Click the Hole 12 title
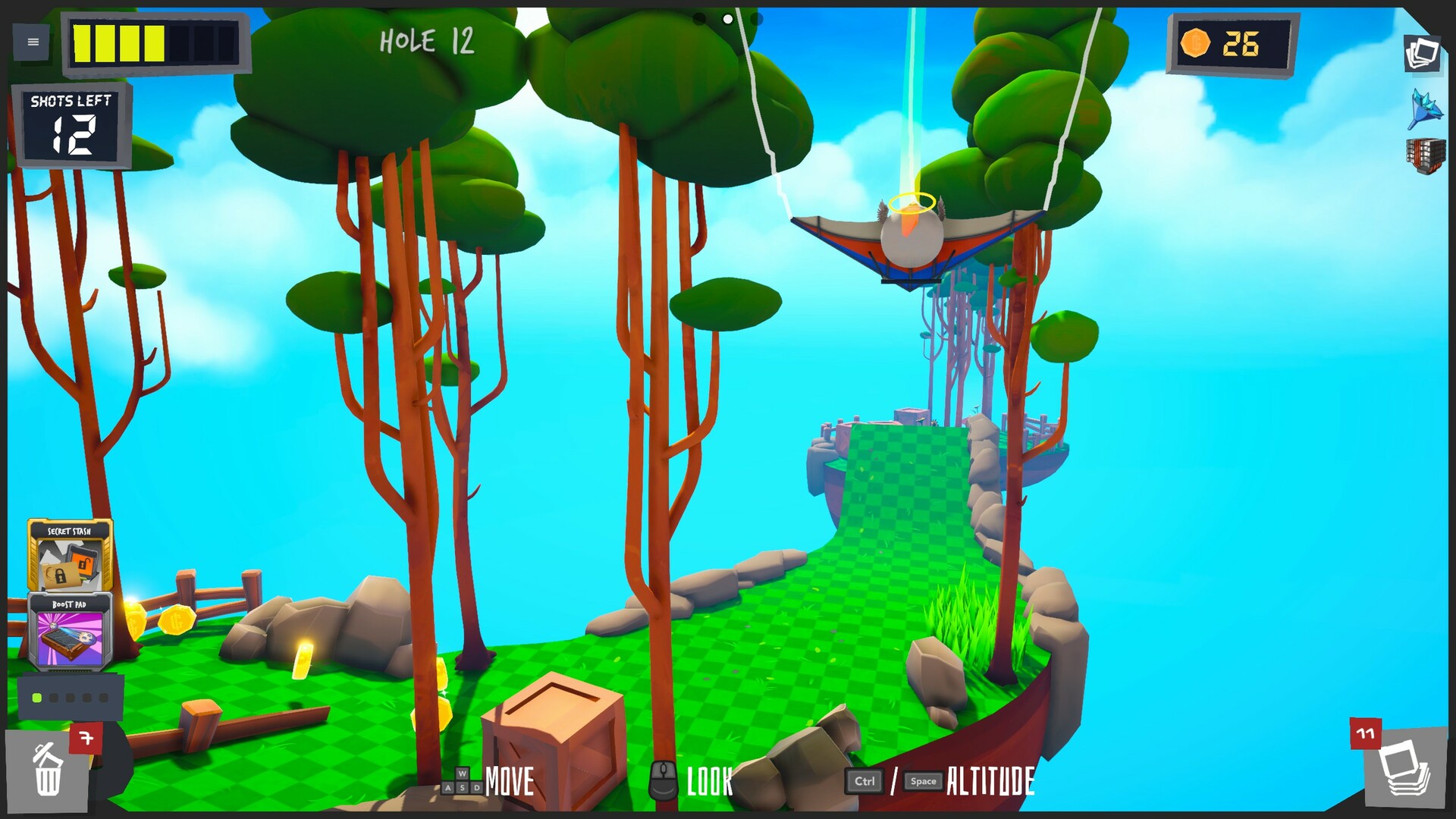The height and width of the screenshot is (819, 1456). [x=427, y=42]
